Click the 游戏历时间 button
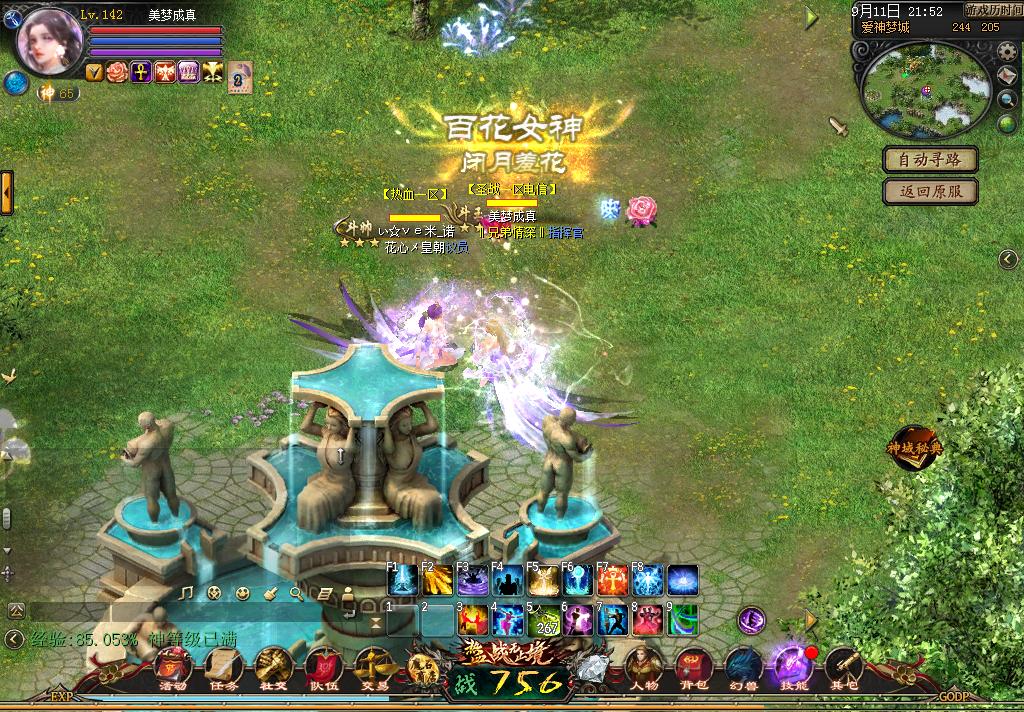This screenshot has height=712, width=1024. tap(993, 10)
